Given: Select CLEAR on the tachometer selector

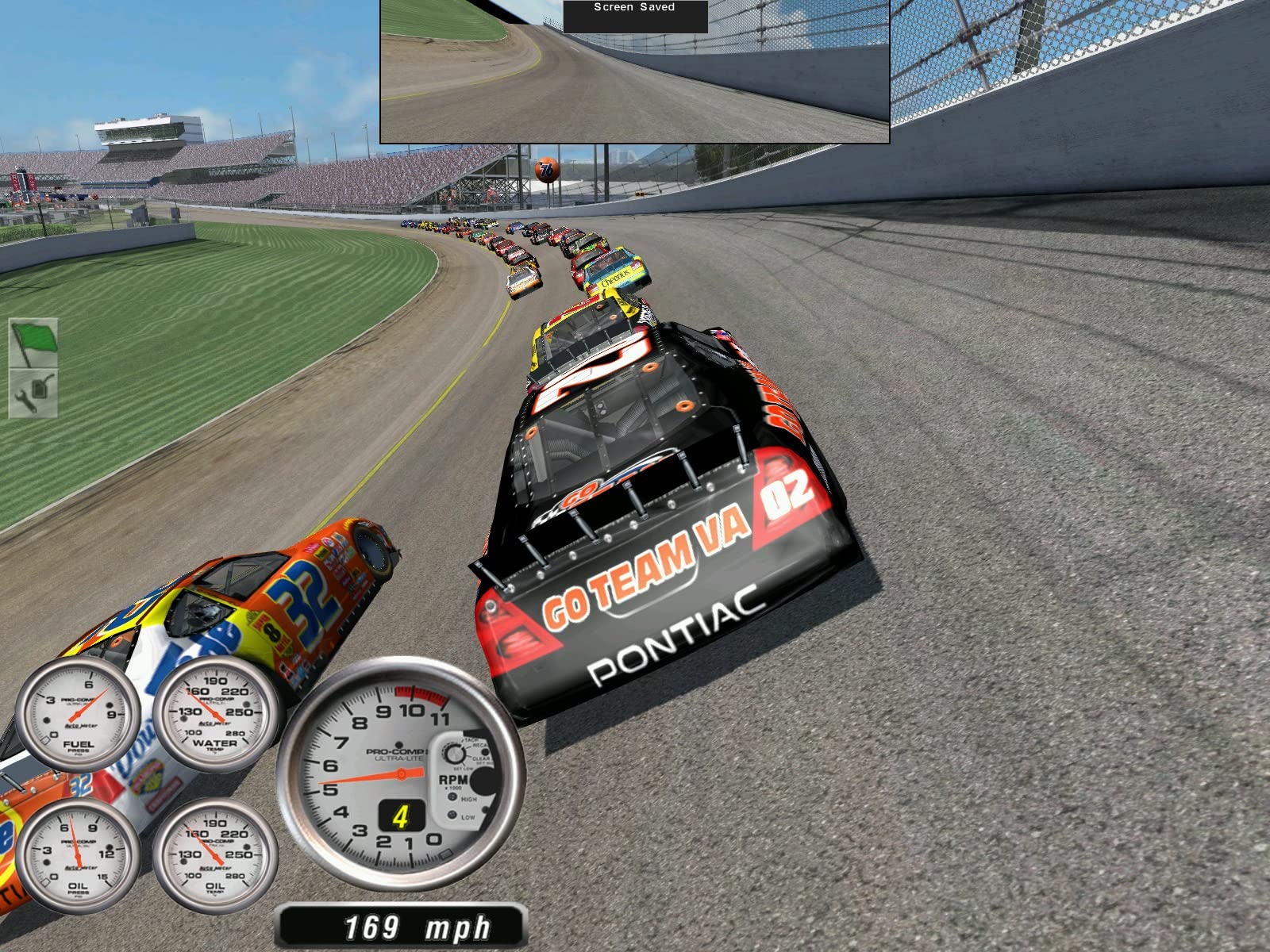Looking at the screenshot, I should pyautogui.click(x=481, y=758).
